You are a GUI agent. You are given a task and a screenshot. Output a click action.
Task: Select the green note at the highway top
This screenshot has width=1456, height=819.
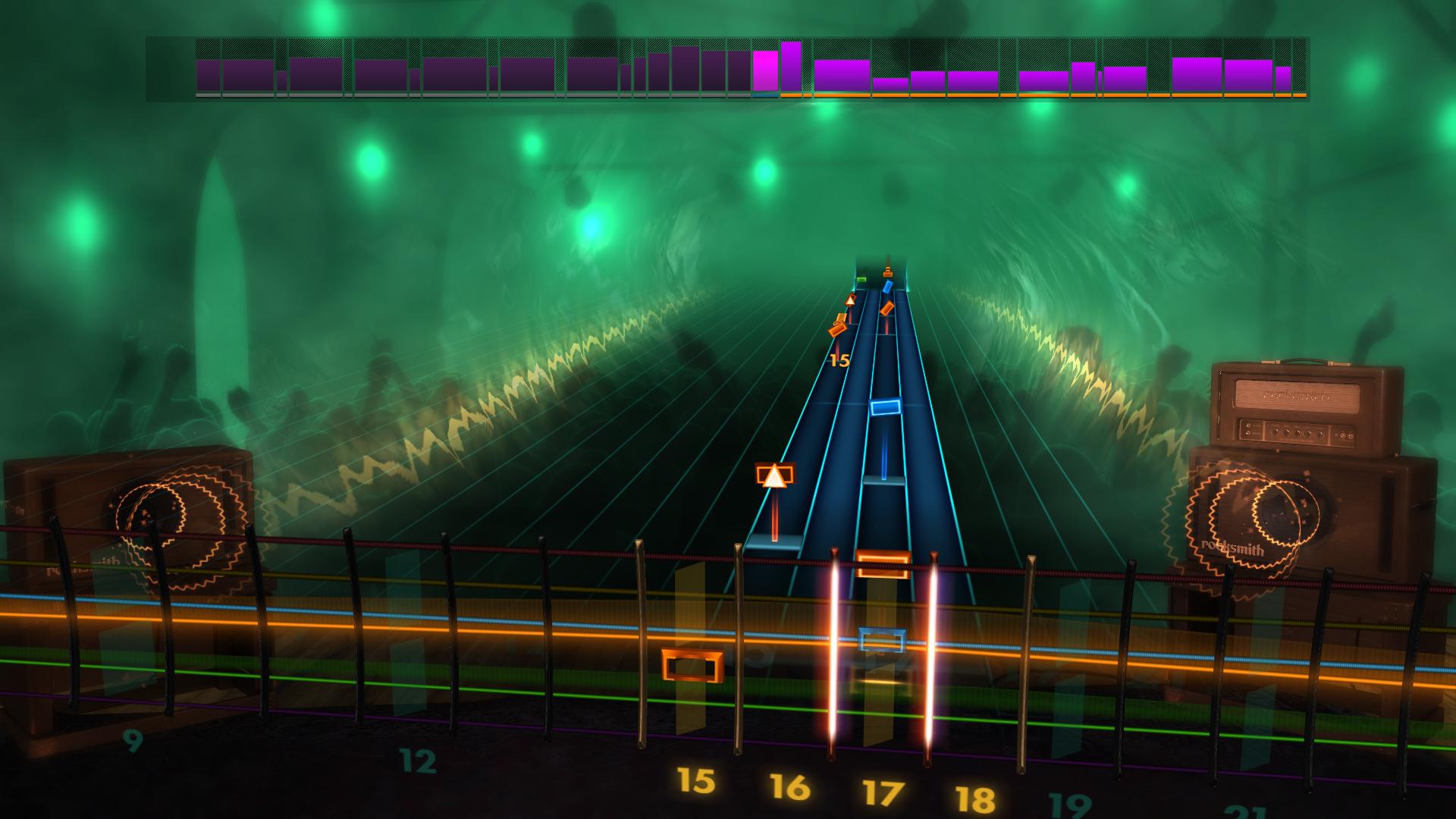coord(861,279)
